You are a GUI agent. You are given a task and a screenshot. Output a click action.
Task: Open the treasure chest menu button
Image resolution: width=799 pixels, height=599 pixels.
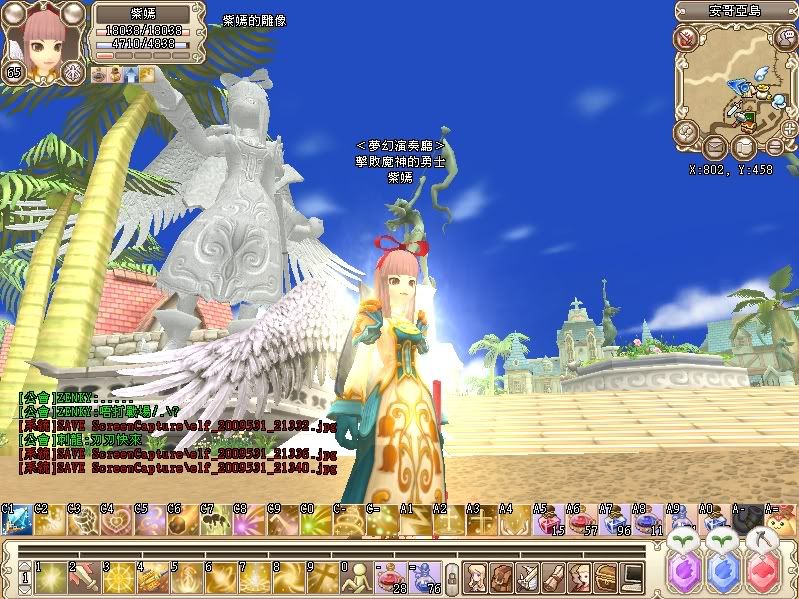pyautogui.click(x=606, y=577)
